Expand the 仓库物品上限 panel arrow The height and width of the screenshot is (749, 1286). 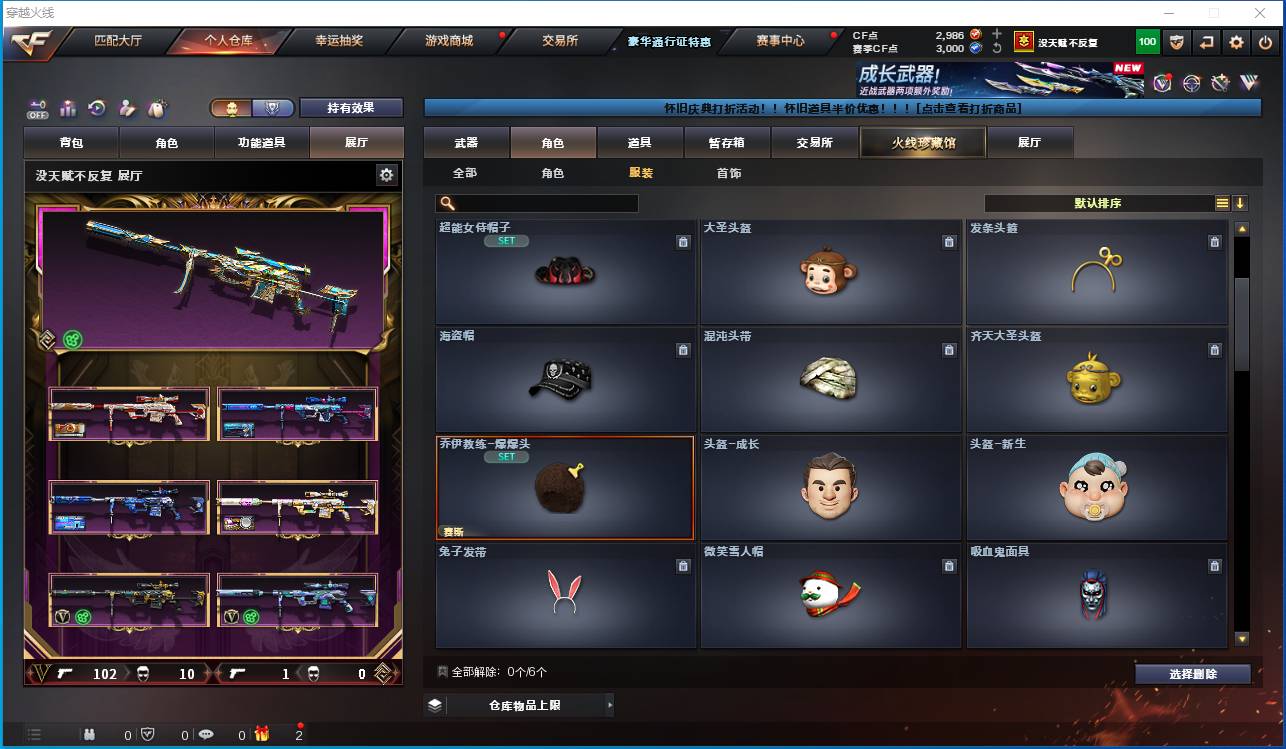coord(610,705)
